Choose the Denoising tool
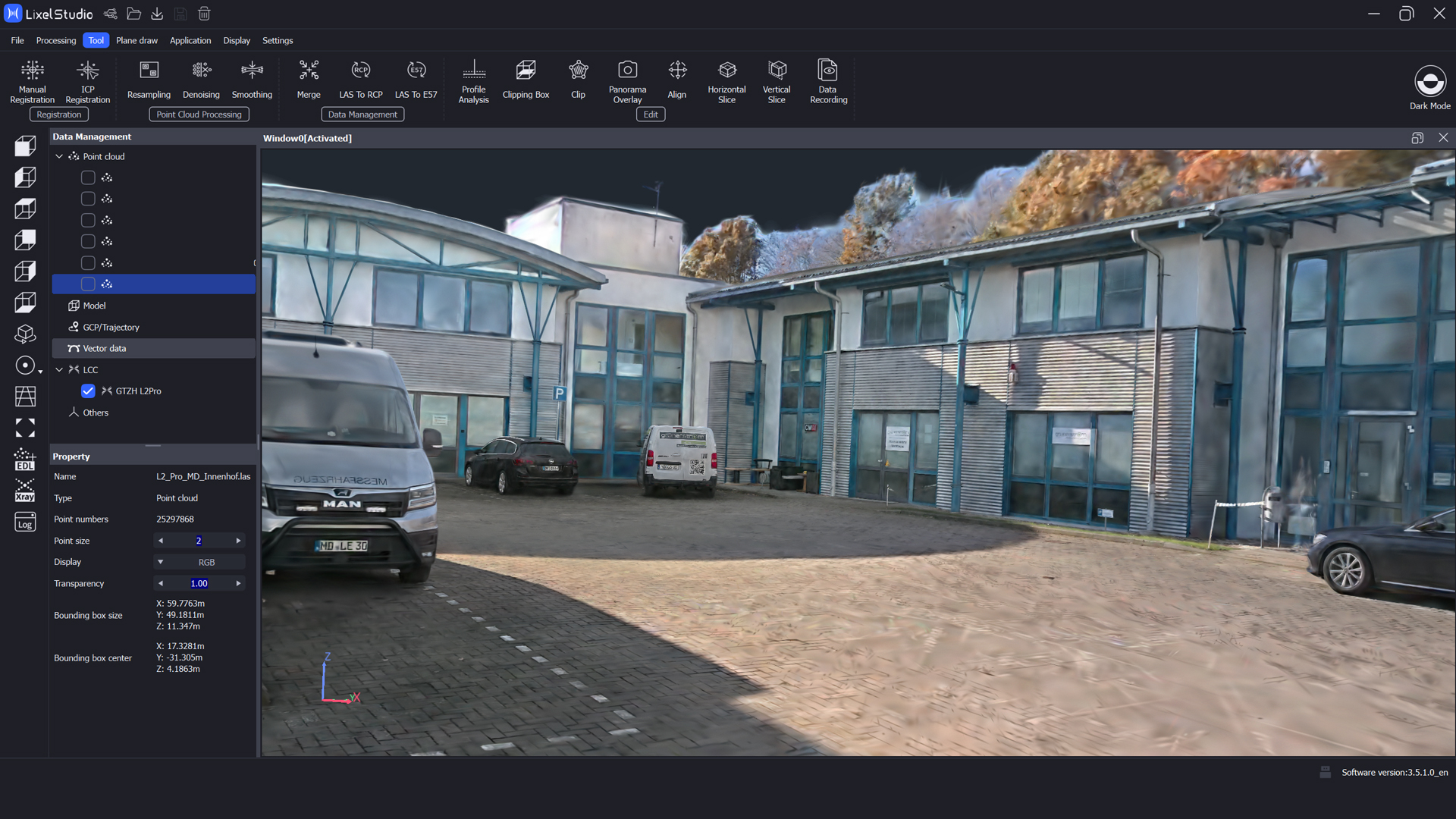1456x819 pixels. [201, 79]
